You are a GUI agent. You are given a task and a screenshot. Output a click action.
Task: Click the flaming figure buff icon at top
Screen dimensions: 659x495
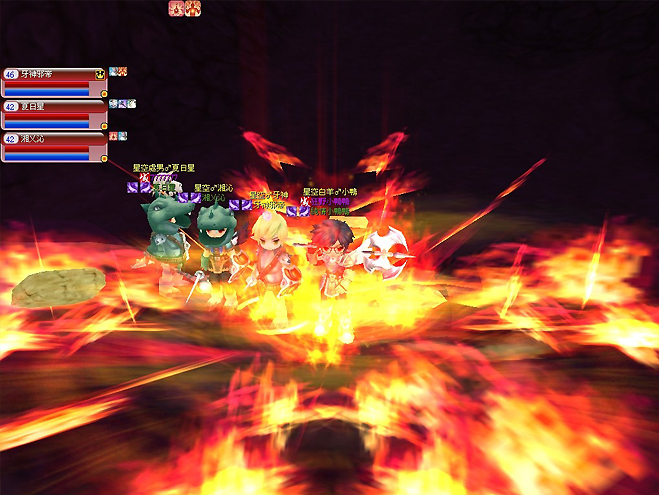(x=193, y=8)
